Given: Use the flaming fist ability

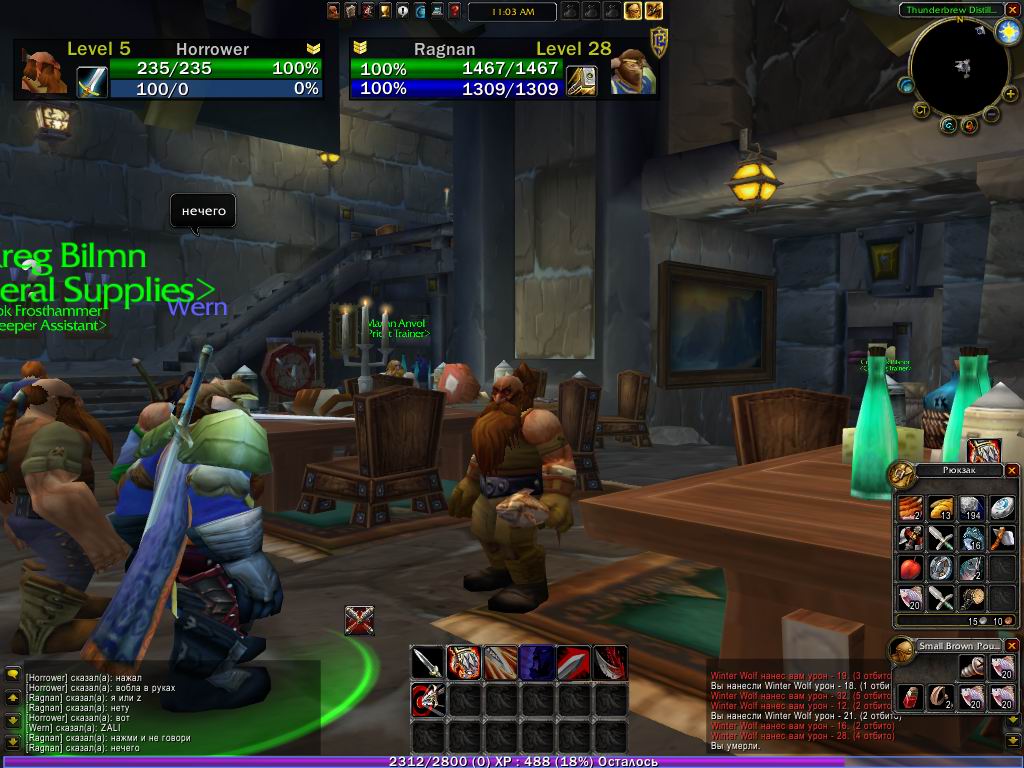Looking at the screenshot, I should [x=464, y=662].
